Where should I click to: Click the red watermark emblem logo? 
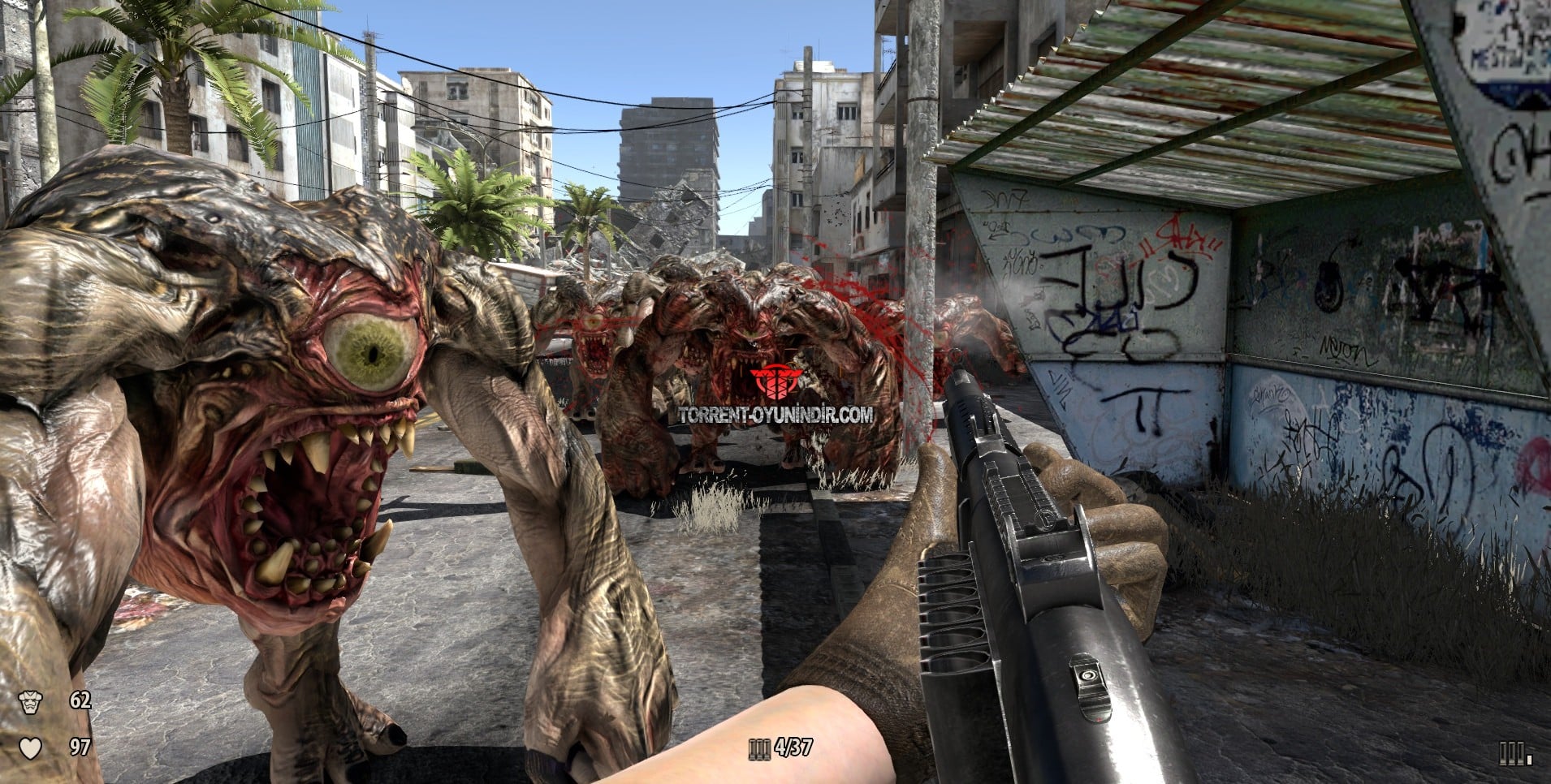coord(775,382)
